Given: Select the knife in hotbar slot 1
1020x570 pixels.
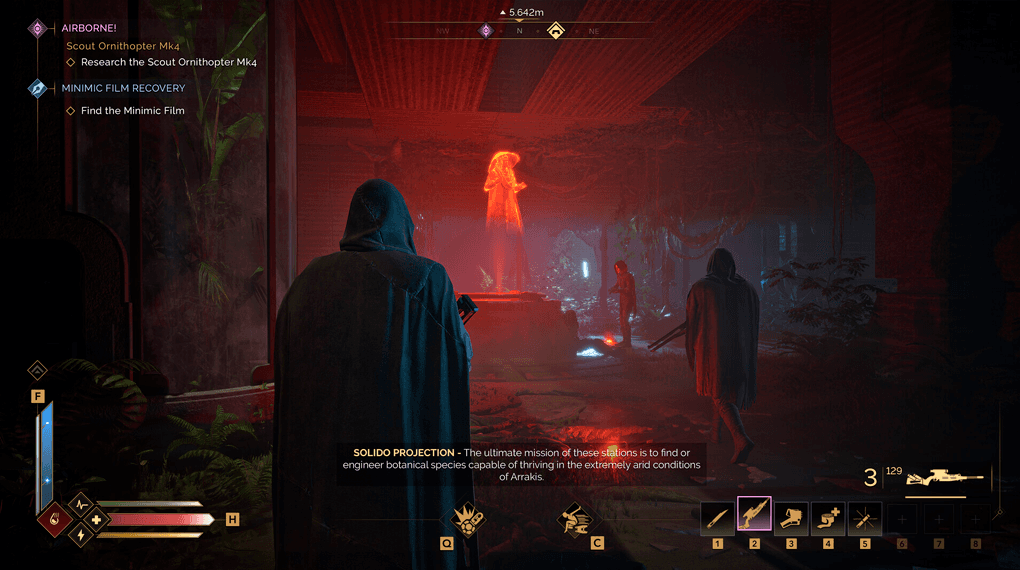Looking at the screenshot, I should (x=717, y=517).
